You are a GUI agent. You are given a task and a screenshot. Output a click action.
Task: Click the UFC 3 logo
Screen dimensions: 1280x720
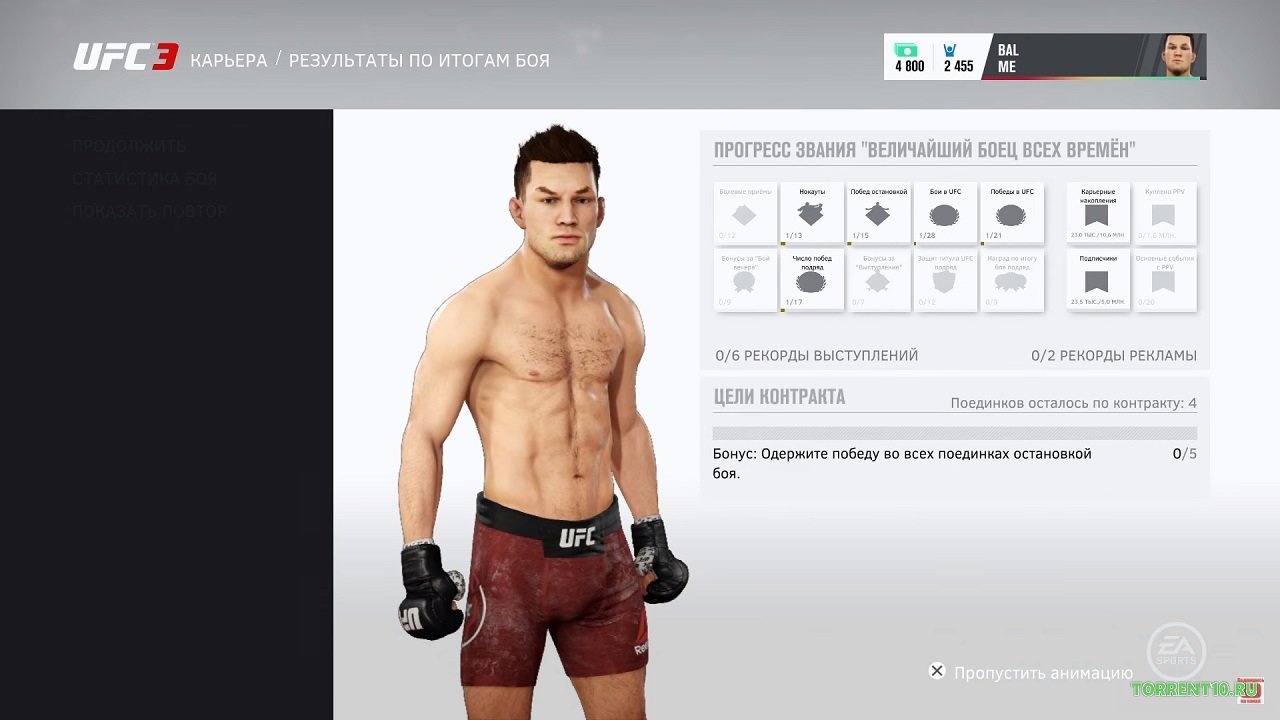(x=125, y=58)
